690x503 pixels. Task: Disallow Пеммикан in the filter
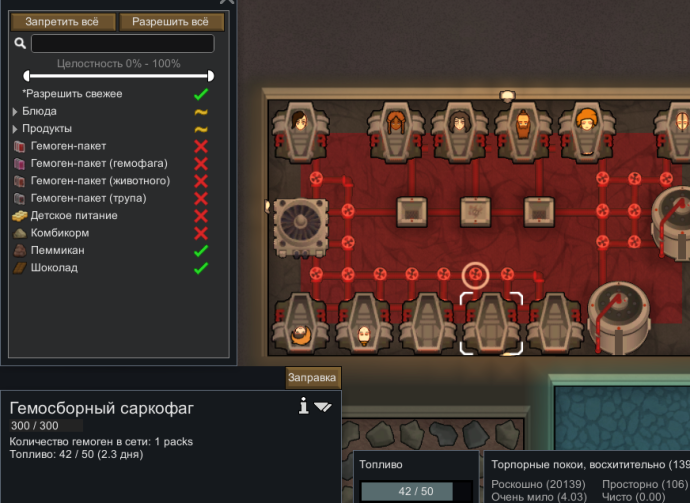(x=201, y=251)
